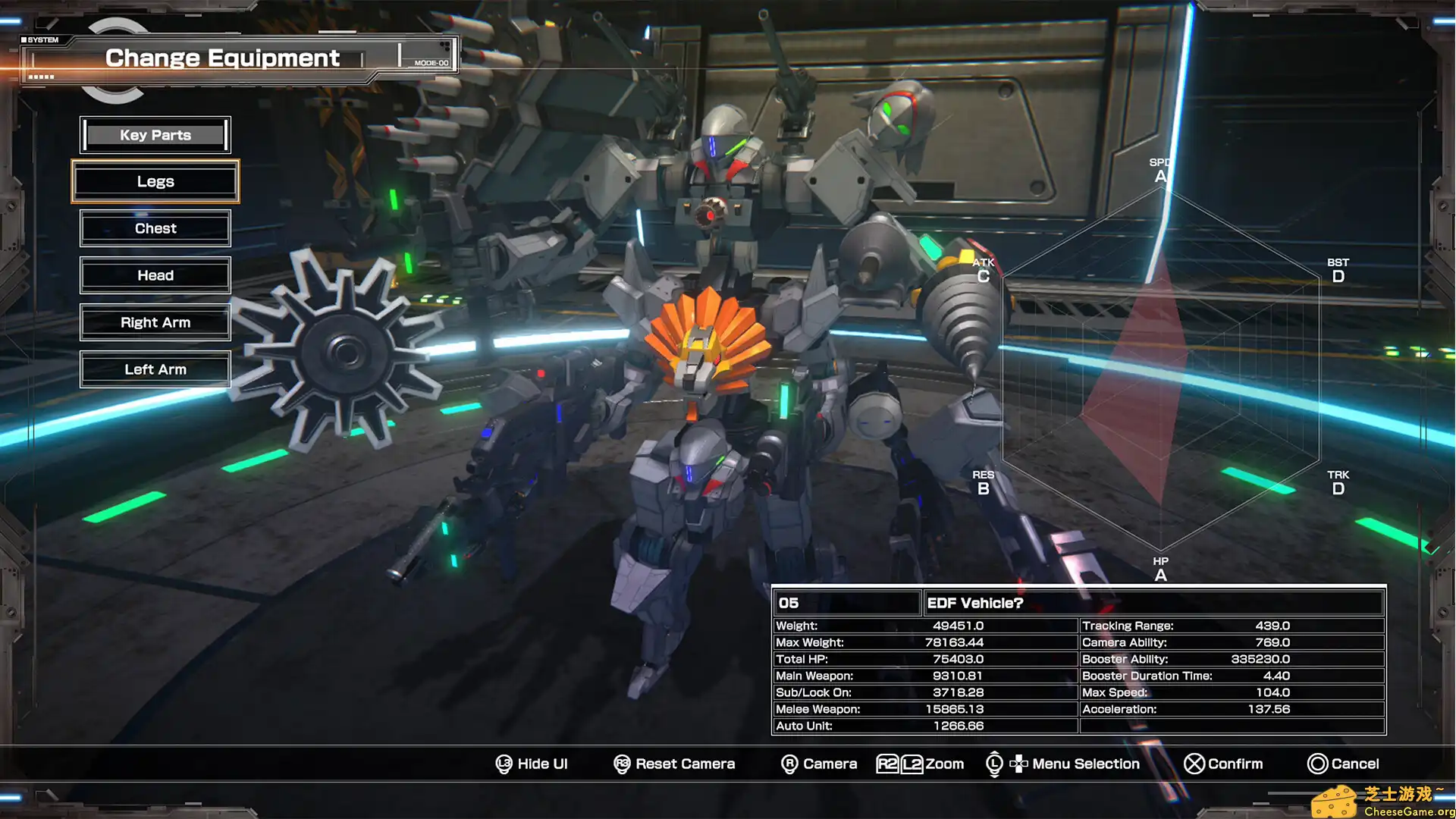Viewport: 1456px width, 819px height.
Task: Click the Change Equipment title bar
Action: [222, 57]
